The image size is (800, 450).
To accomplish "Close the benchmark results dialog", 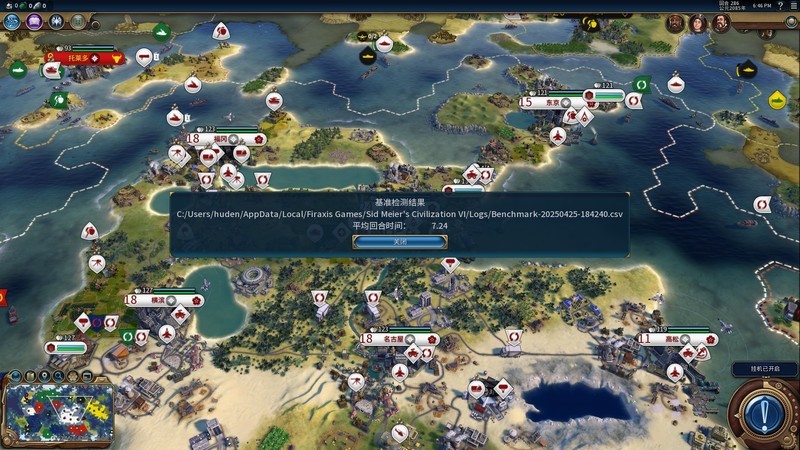I will coord(399,241).
